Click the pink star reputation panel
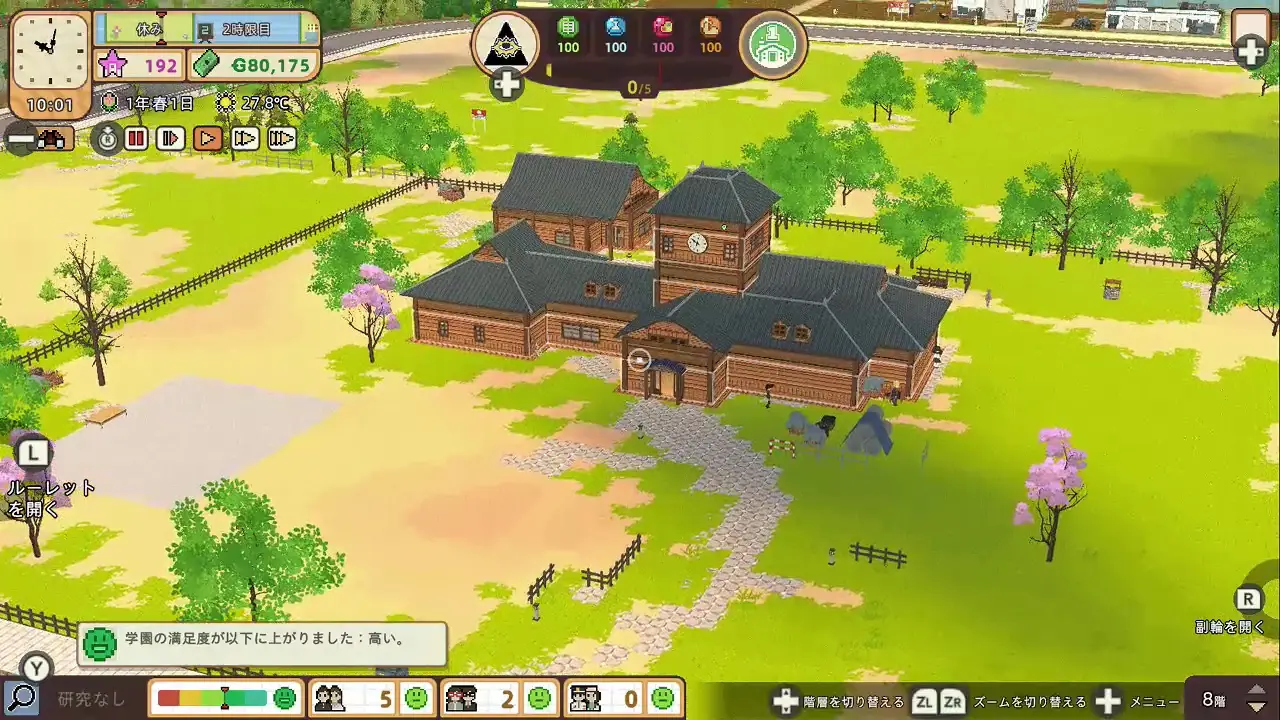Image resolution: width=1280 pixels, height=720 pixels. click(139, 66)
